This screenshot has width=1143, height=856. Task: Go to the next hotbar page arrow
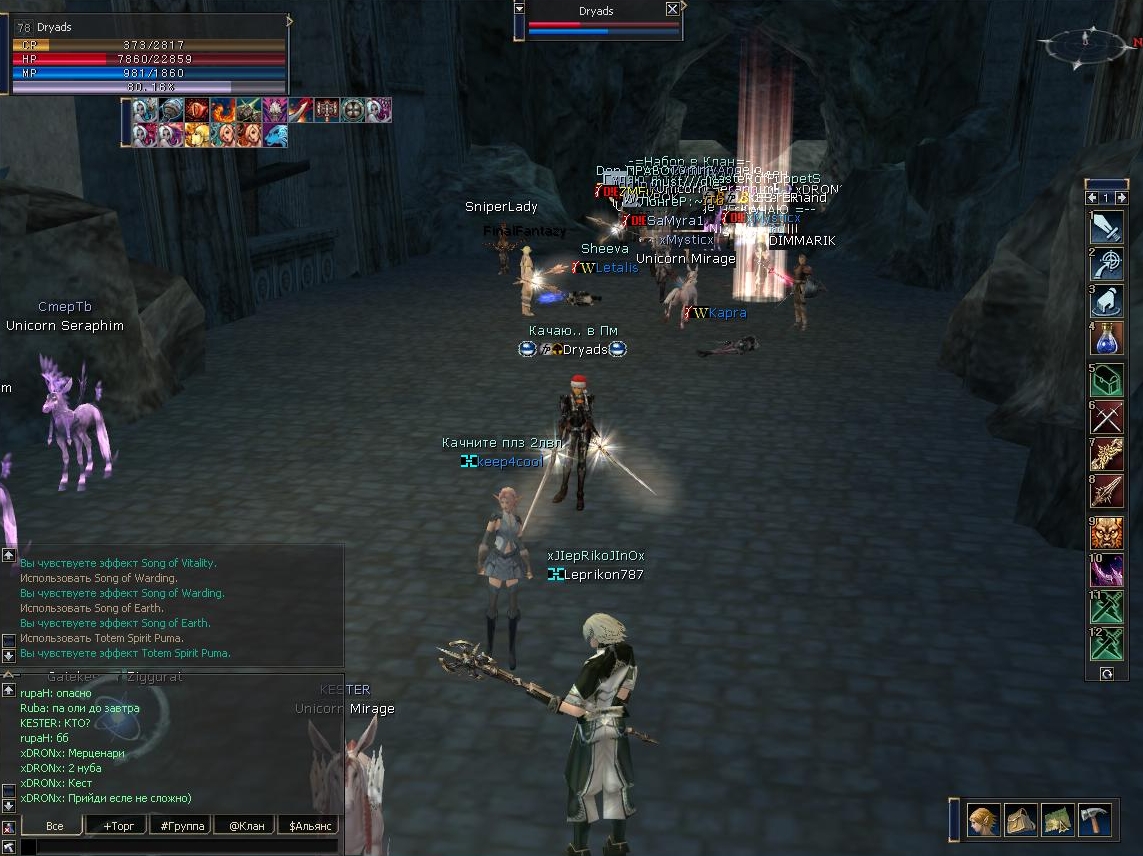tap(1121, 198)
